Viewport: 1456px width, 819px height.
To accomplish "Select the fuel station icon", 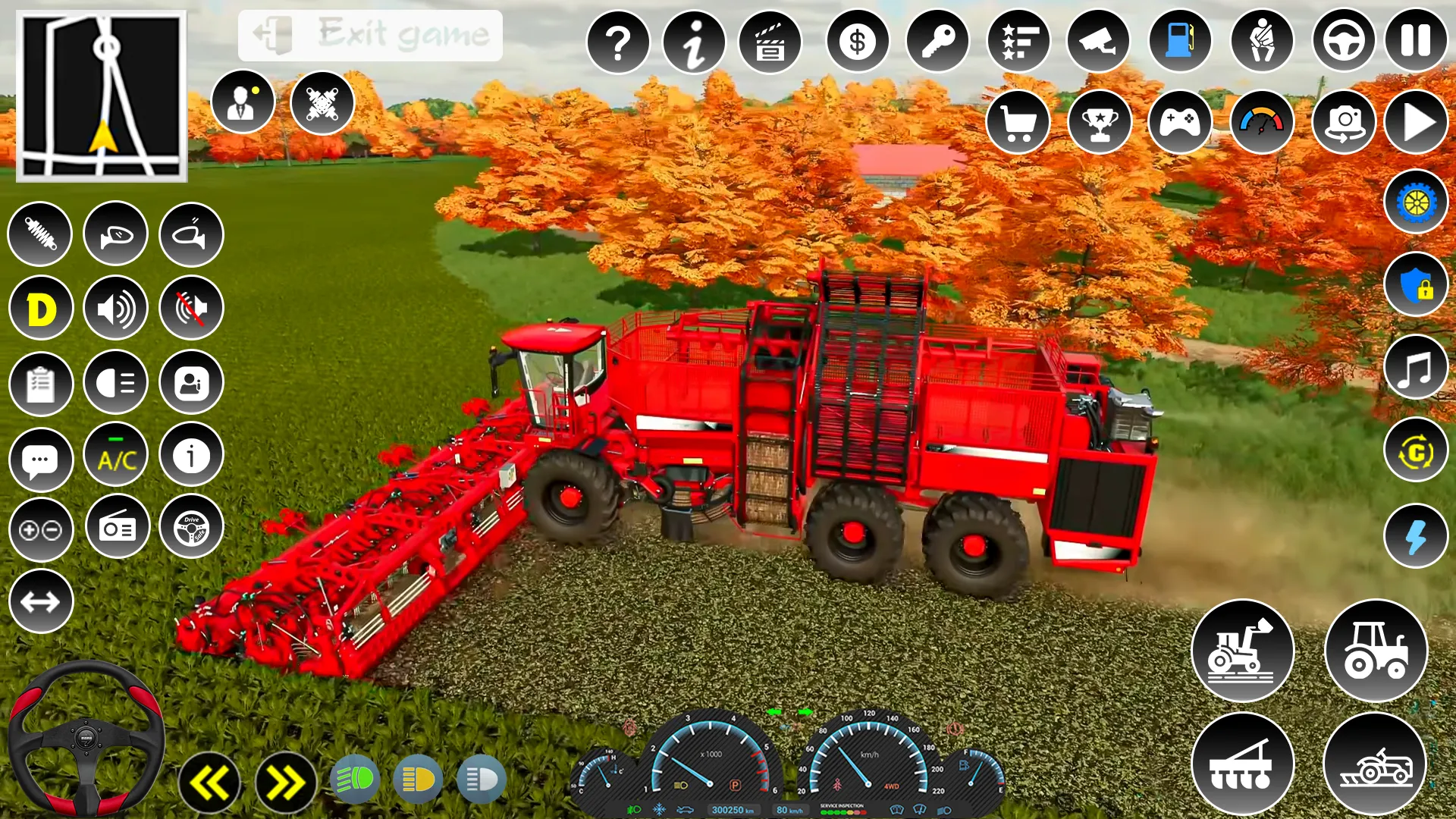I will click(x=1180, y=42).
